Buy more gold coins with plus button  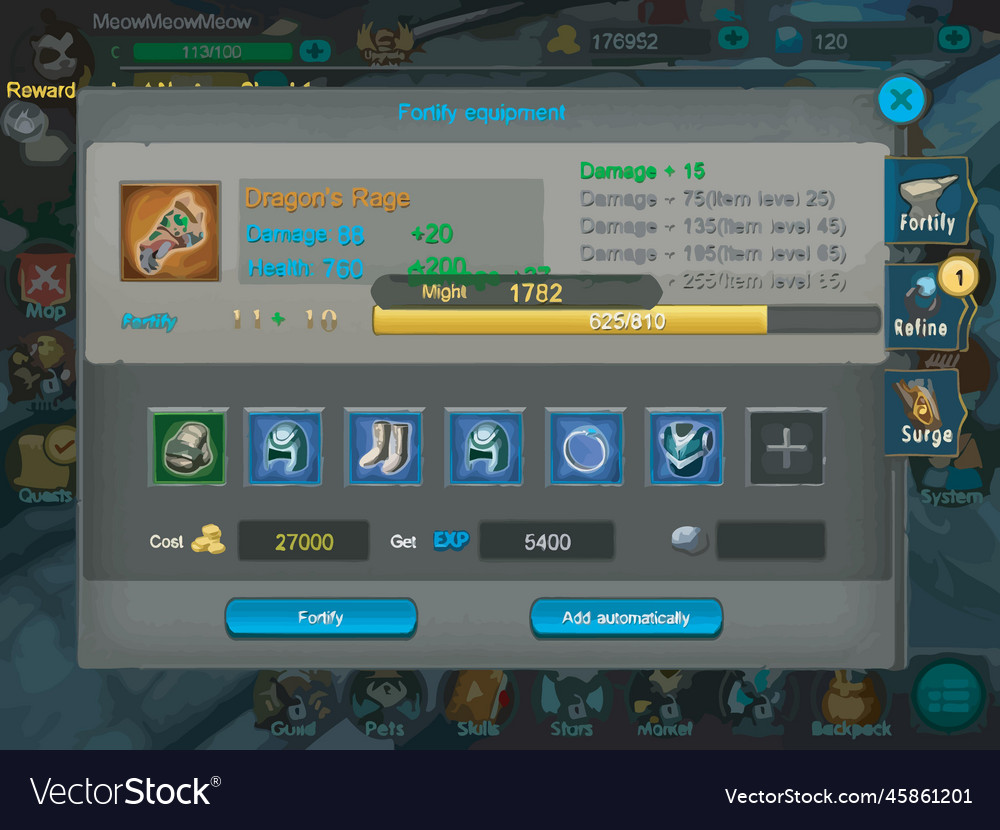coord(733,39)
